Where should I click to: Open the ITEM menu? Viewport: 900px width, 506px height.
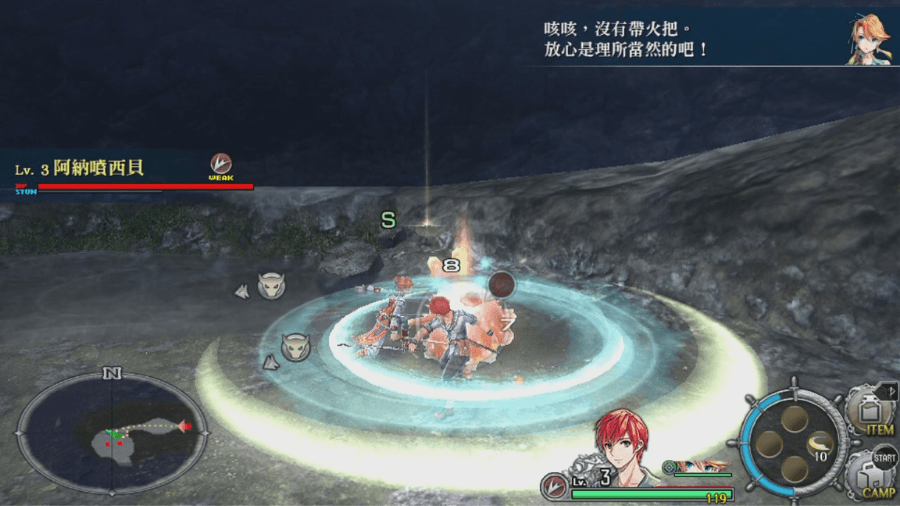click(870, 411)
